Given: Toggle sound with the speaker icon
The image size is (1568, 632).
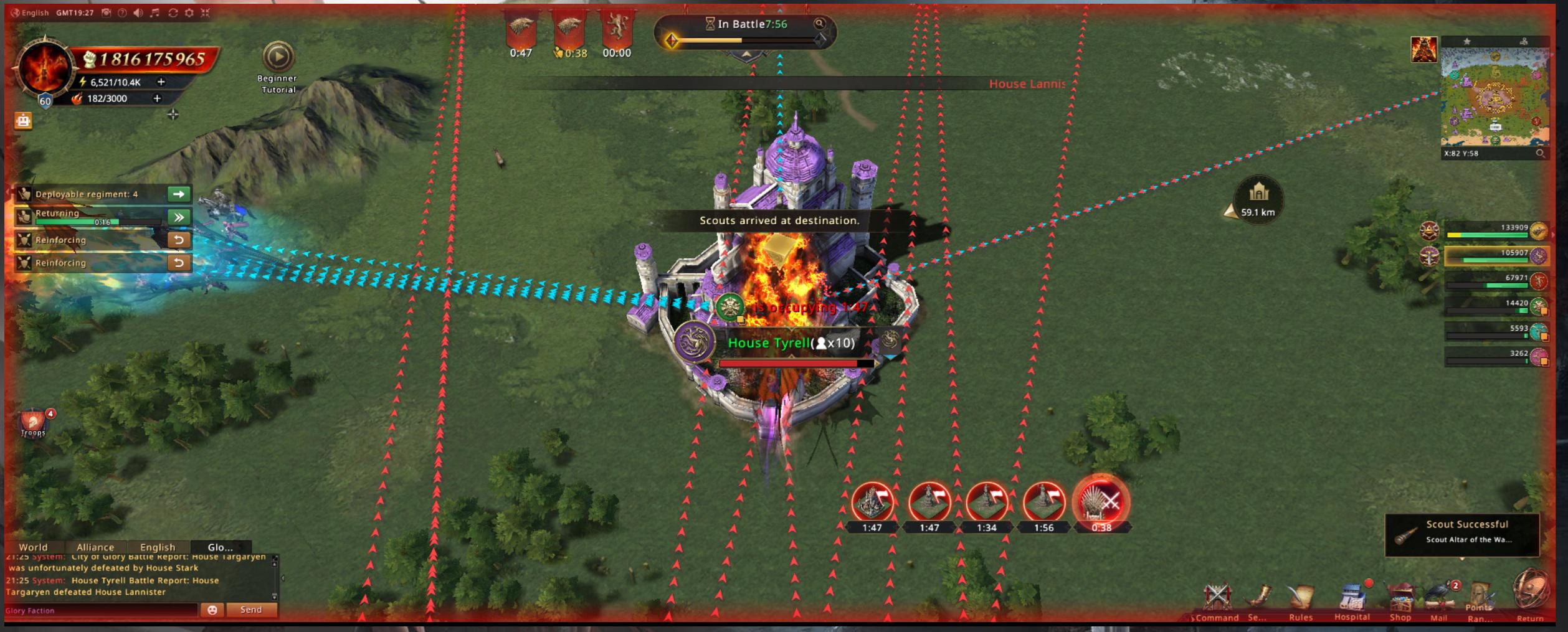Looking at the screenshot, I should point(138,12).
